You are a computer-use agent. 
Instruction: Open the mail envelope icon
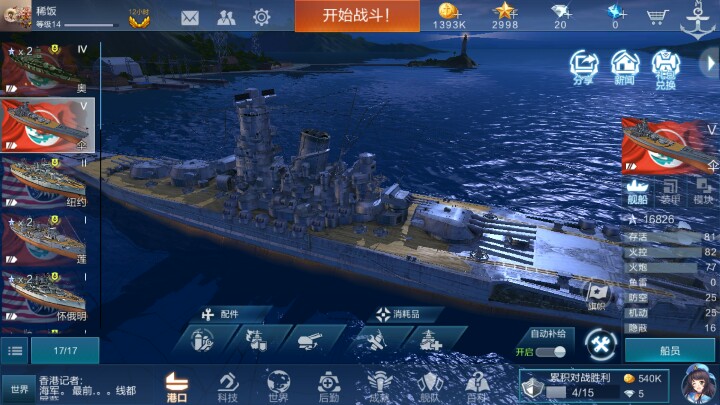[x=190, y=17]
